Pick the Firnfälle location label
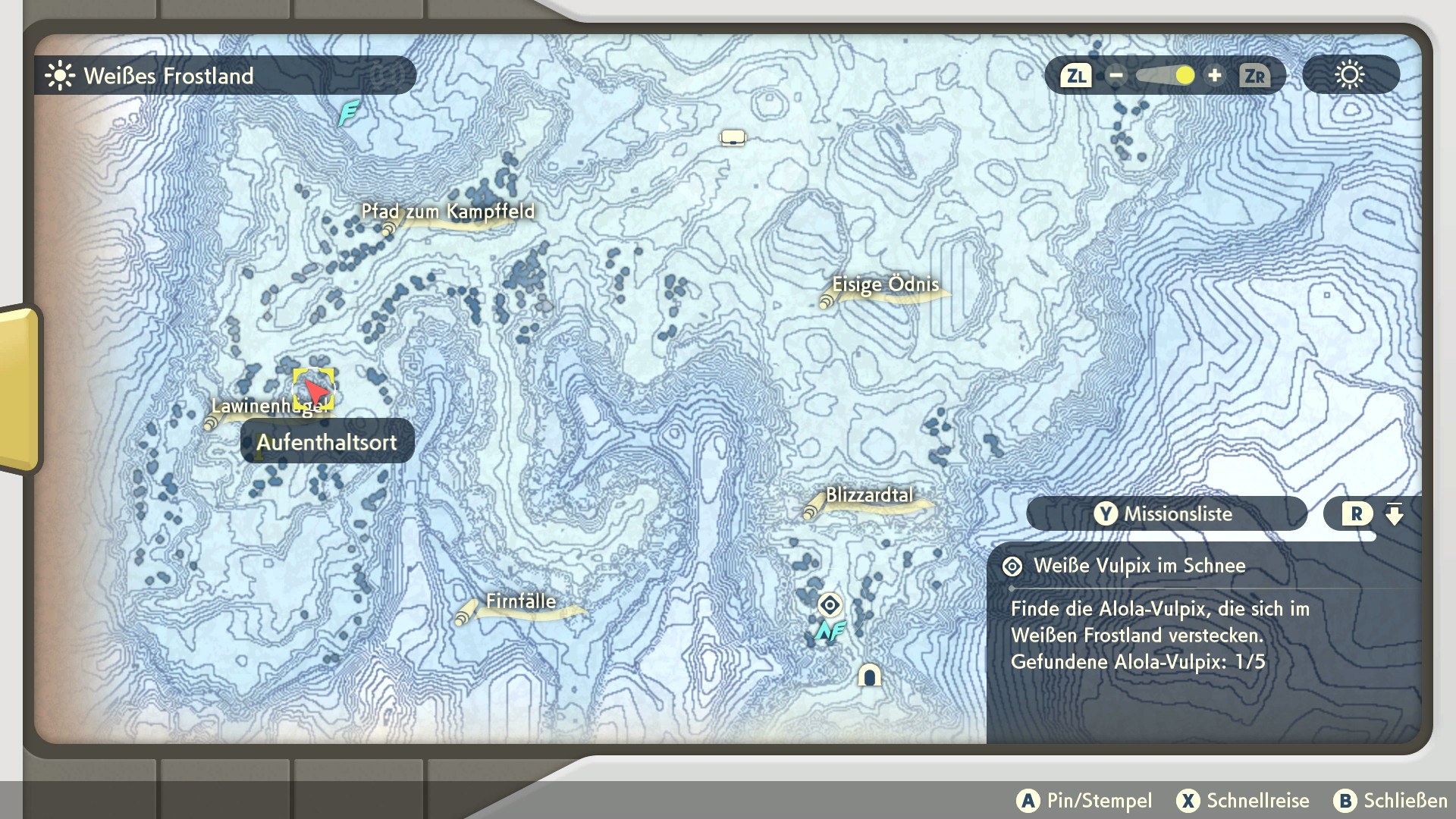The width and height of the screenshot is (1456, 819). (x=520, y=601)
